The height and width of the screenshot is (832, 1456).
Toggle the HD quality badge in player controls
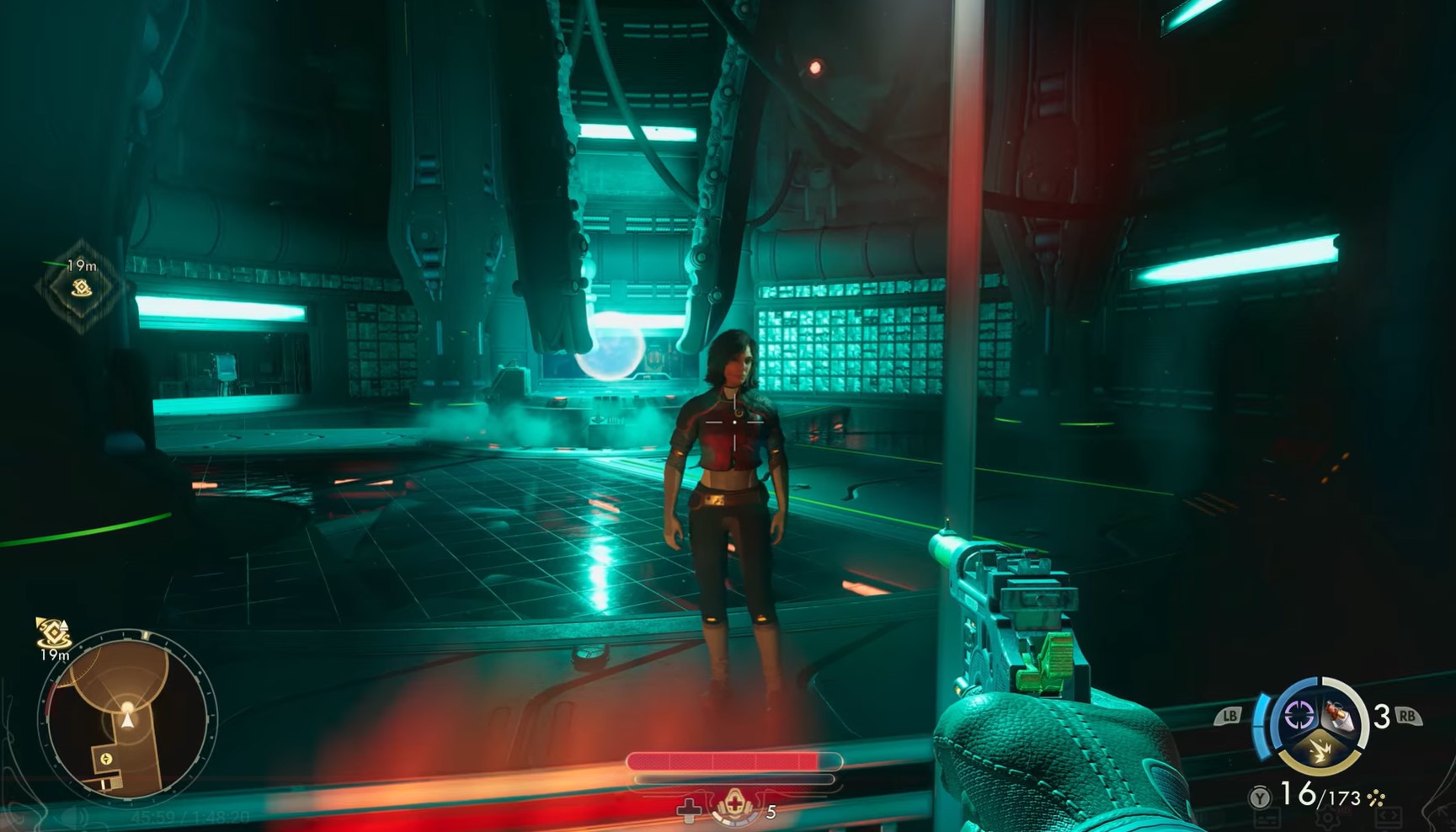tap(1343, 809)
